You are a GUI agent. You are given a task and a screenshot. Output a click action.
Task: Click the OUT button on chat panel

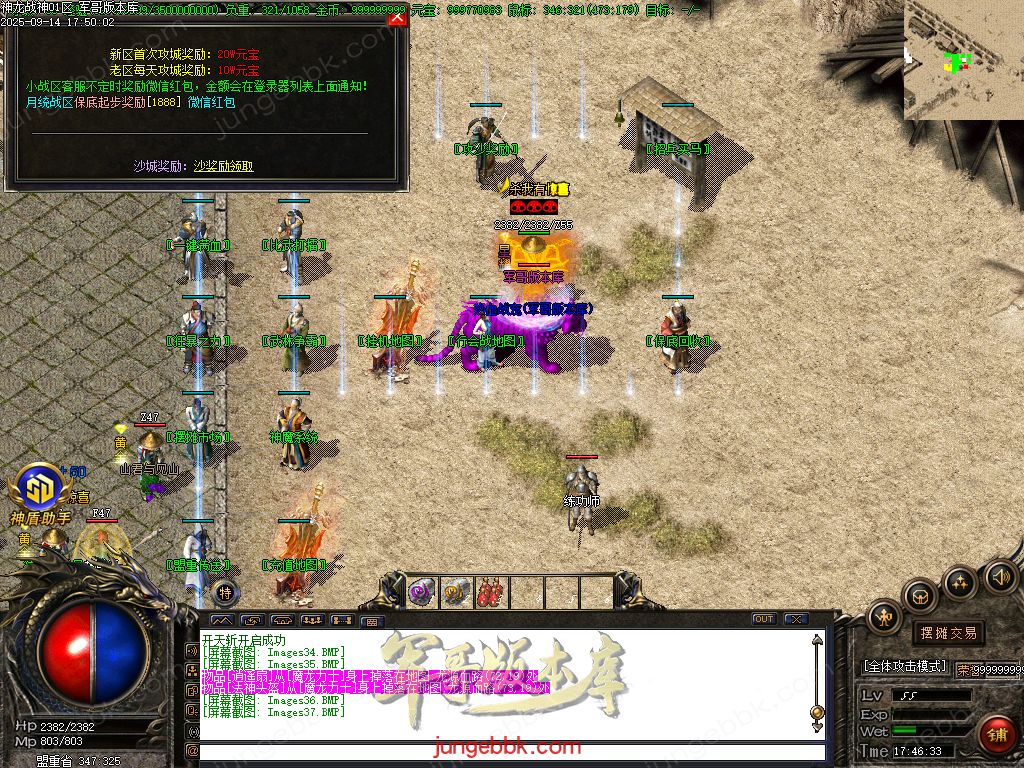tap(764, 619)
